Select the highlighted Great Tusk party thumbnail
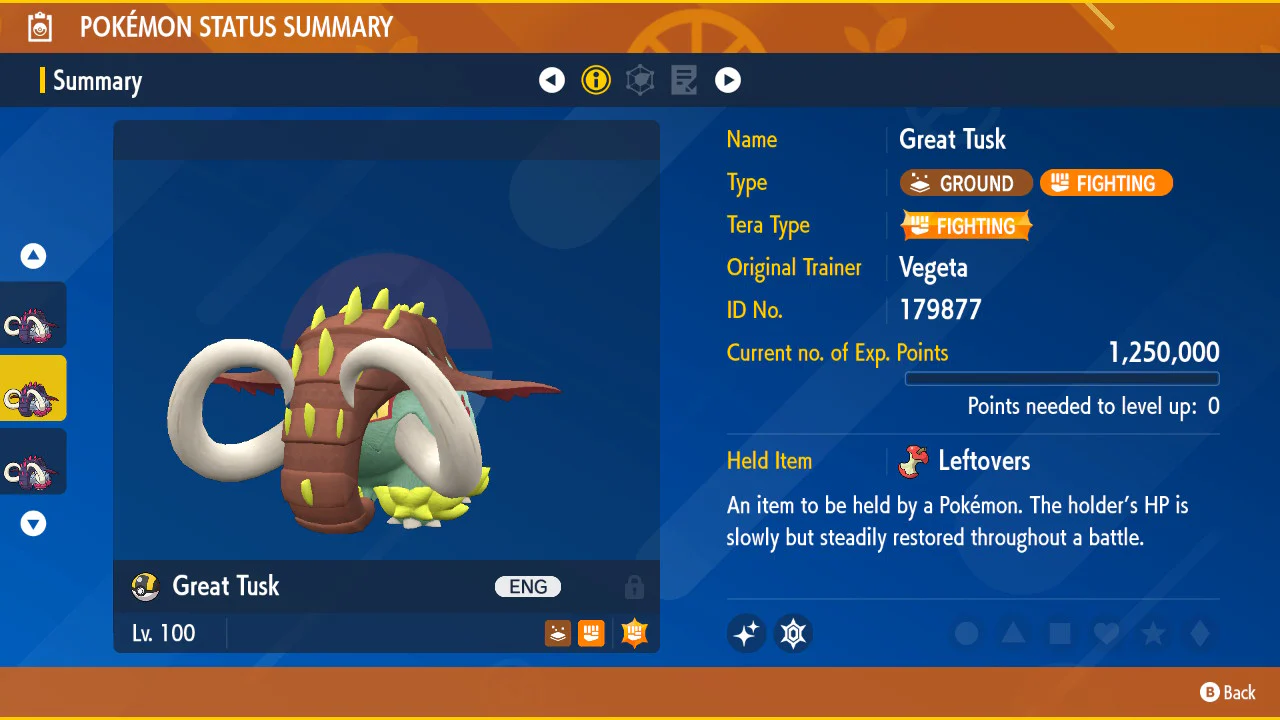Screen dimensions: 1280x720 tap(33, 388)
